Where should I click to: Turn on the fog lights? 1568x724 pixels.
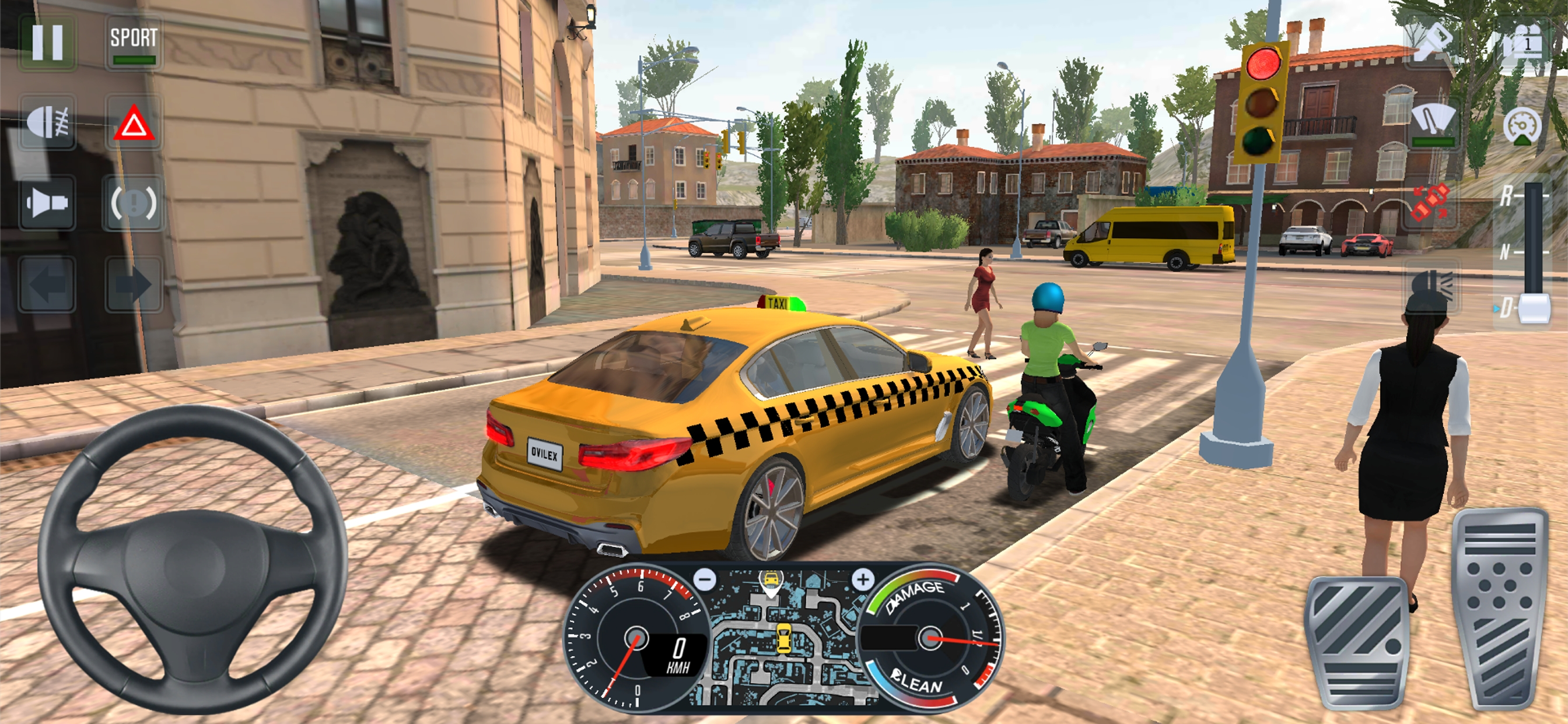[47, 123]
